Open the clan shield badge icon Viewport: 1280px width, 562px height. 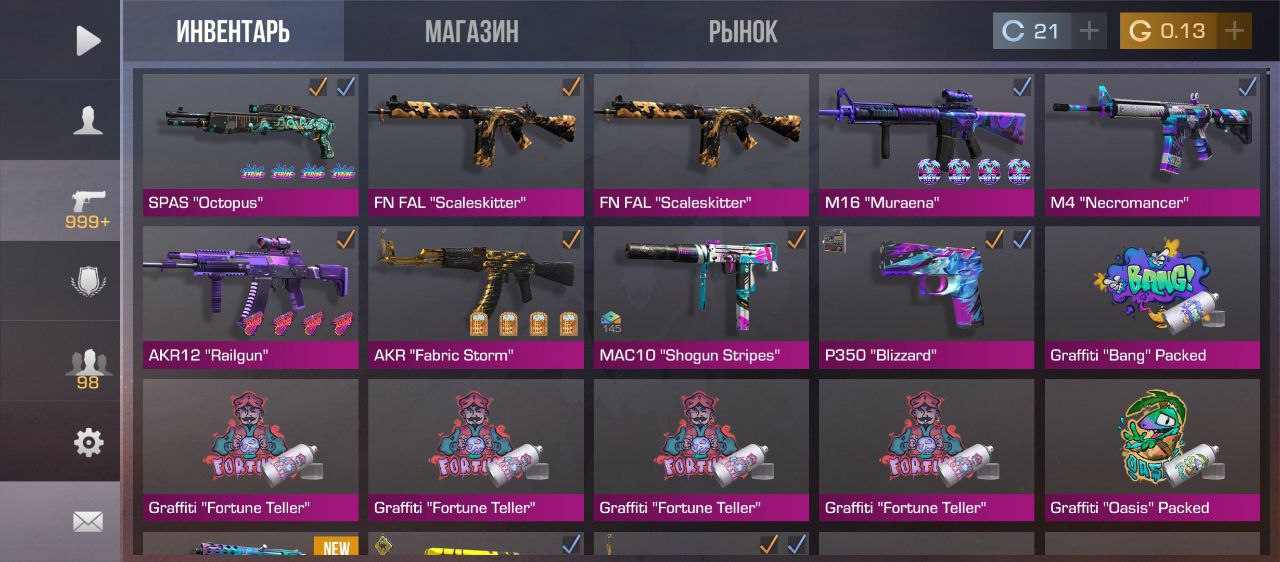(x=88, y=282)
